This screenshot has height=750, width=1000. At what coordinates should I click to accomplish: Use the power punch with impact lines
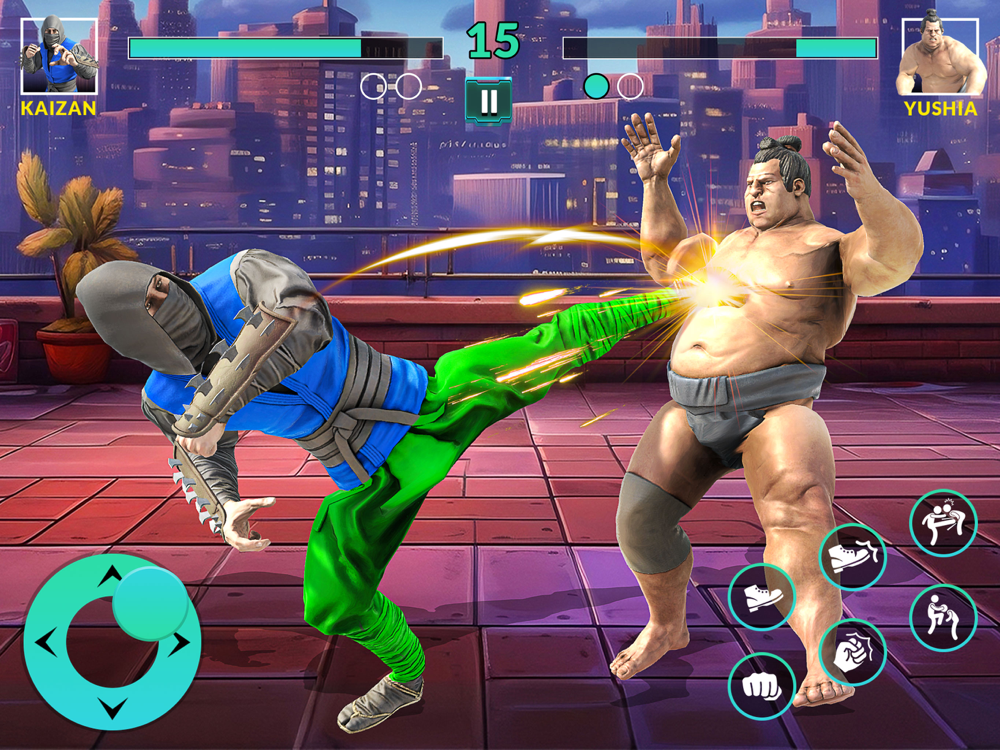point(853,653)
